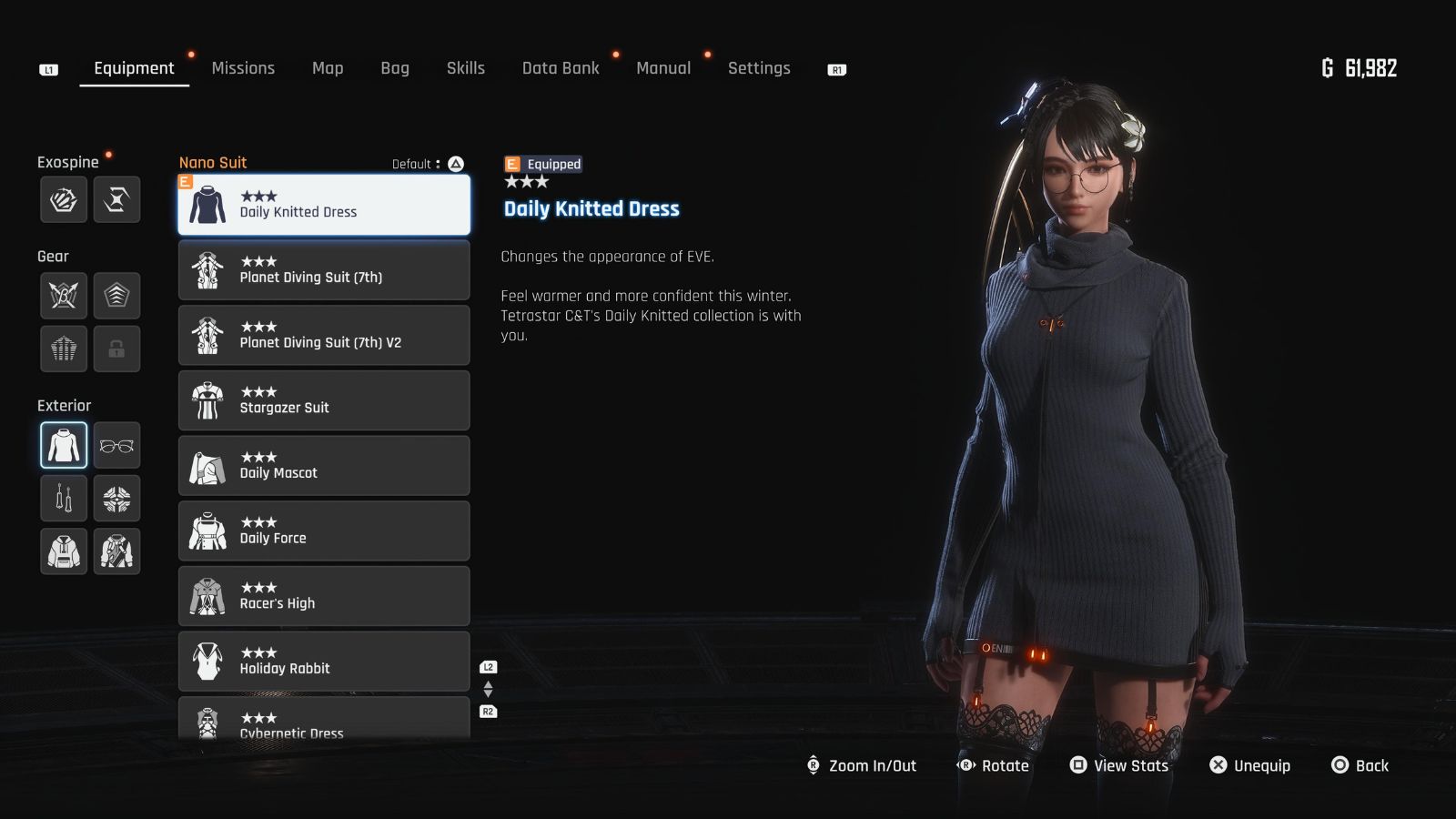Select the first Exospine slot icon

pos(63,199)
